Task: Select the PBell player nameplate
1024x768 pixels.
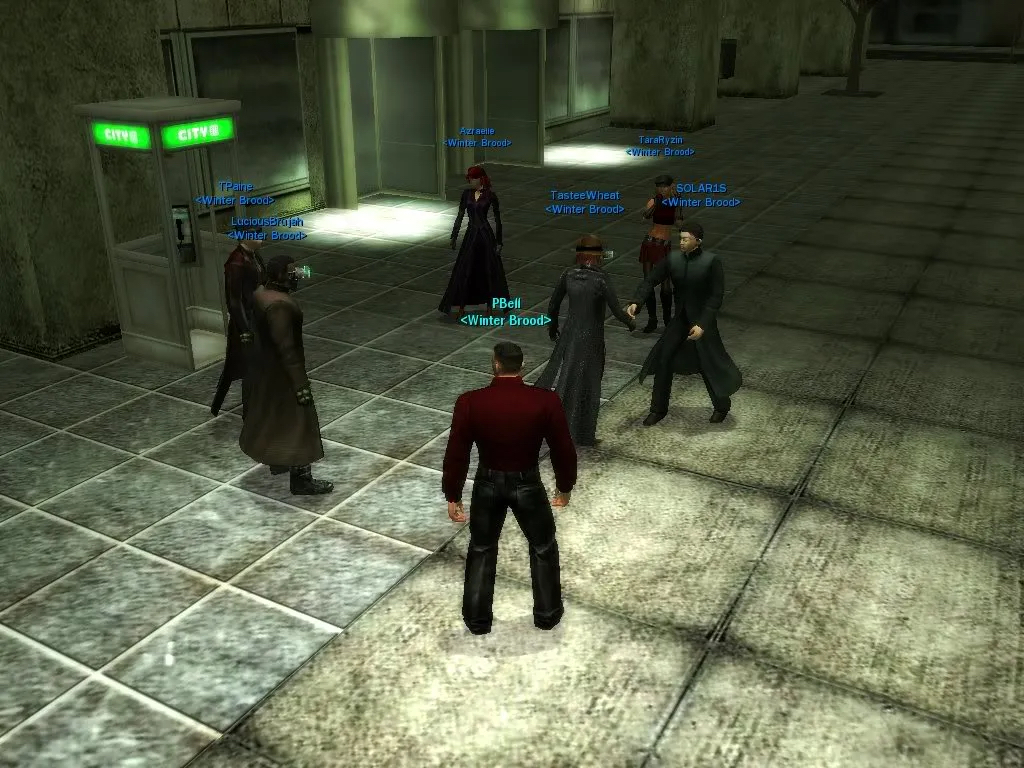Action: pyautogui.click(x=507, y=304)
